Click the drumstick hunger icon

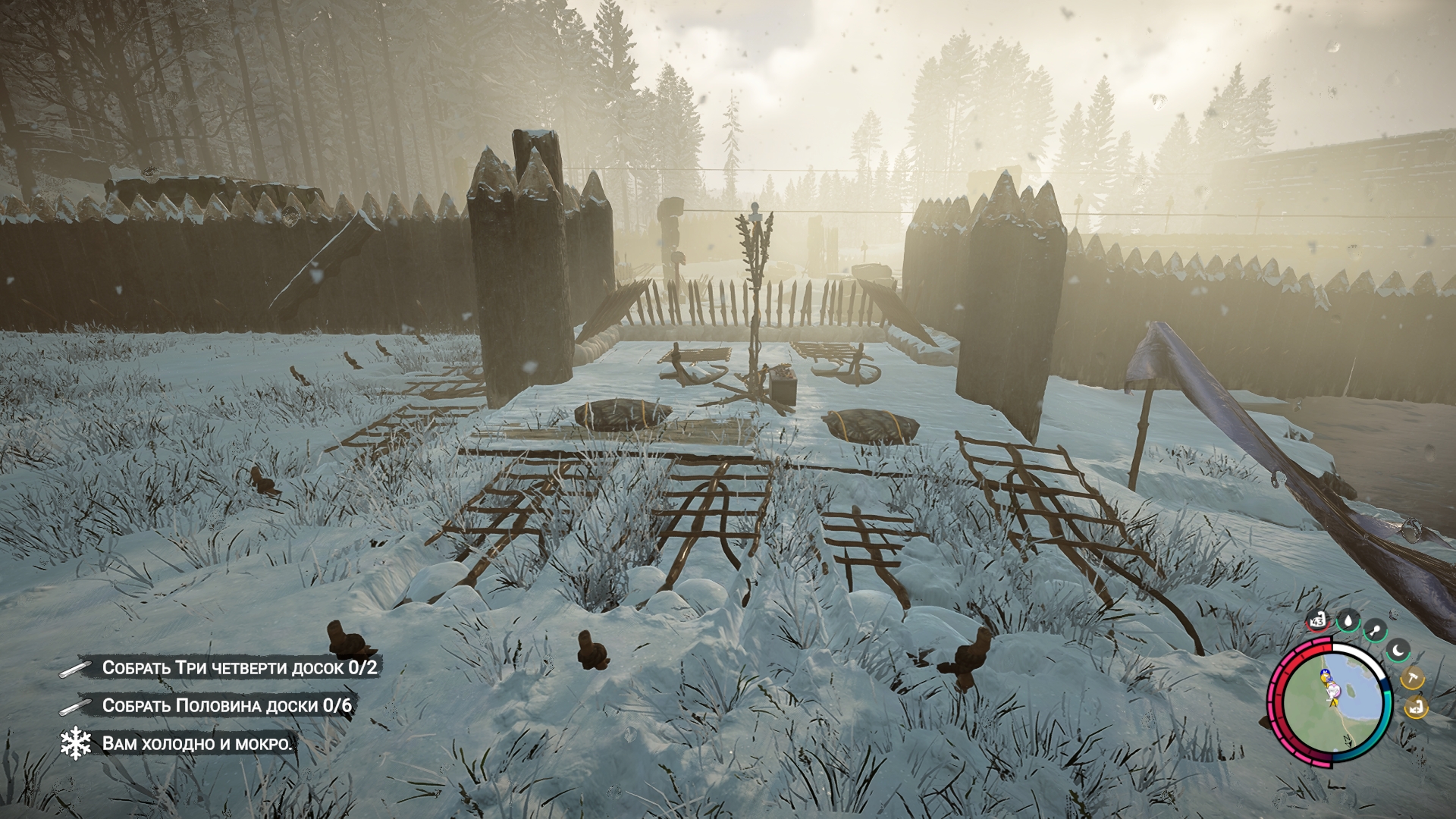click(x=1375, y=629)
